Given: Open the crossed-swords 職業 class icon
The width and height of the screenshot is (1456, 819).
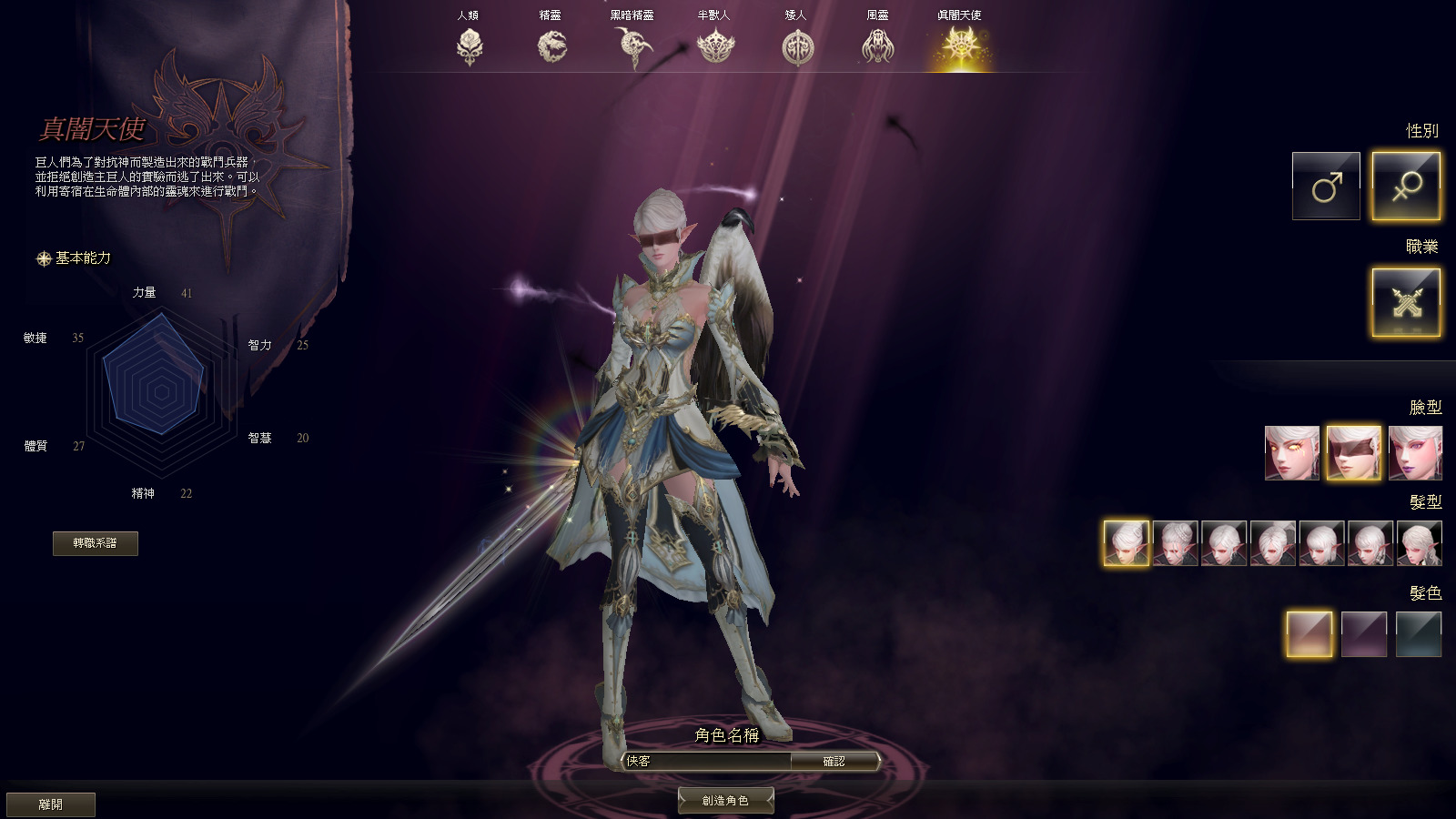Looking at the screenshot, I should click(x=1406, y=303).
